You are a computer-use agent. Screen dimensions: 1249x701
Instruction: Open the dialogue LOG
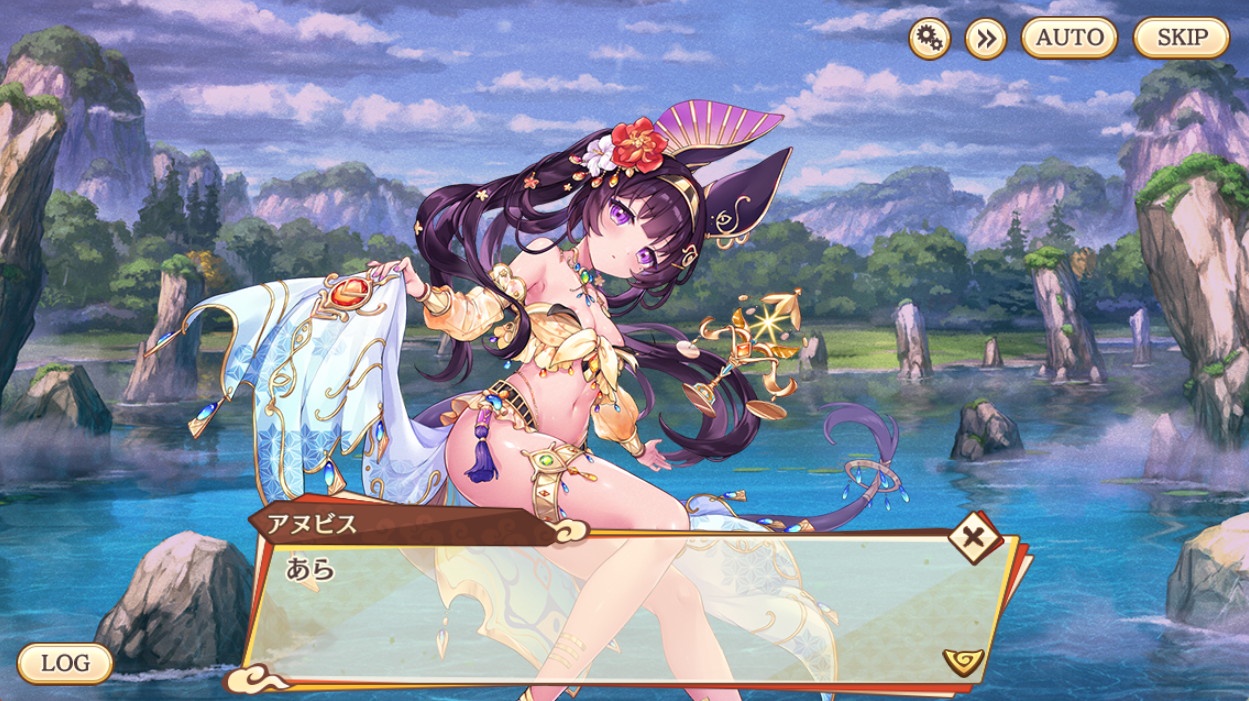coord(65,662)
